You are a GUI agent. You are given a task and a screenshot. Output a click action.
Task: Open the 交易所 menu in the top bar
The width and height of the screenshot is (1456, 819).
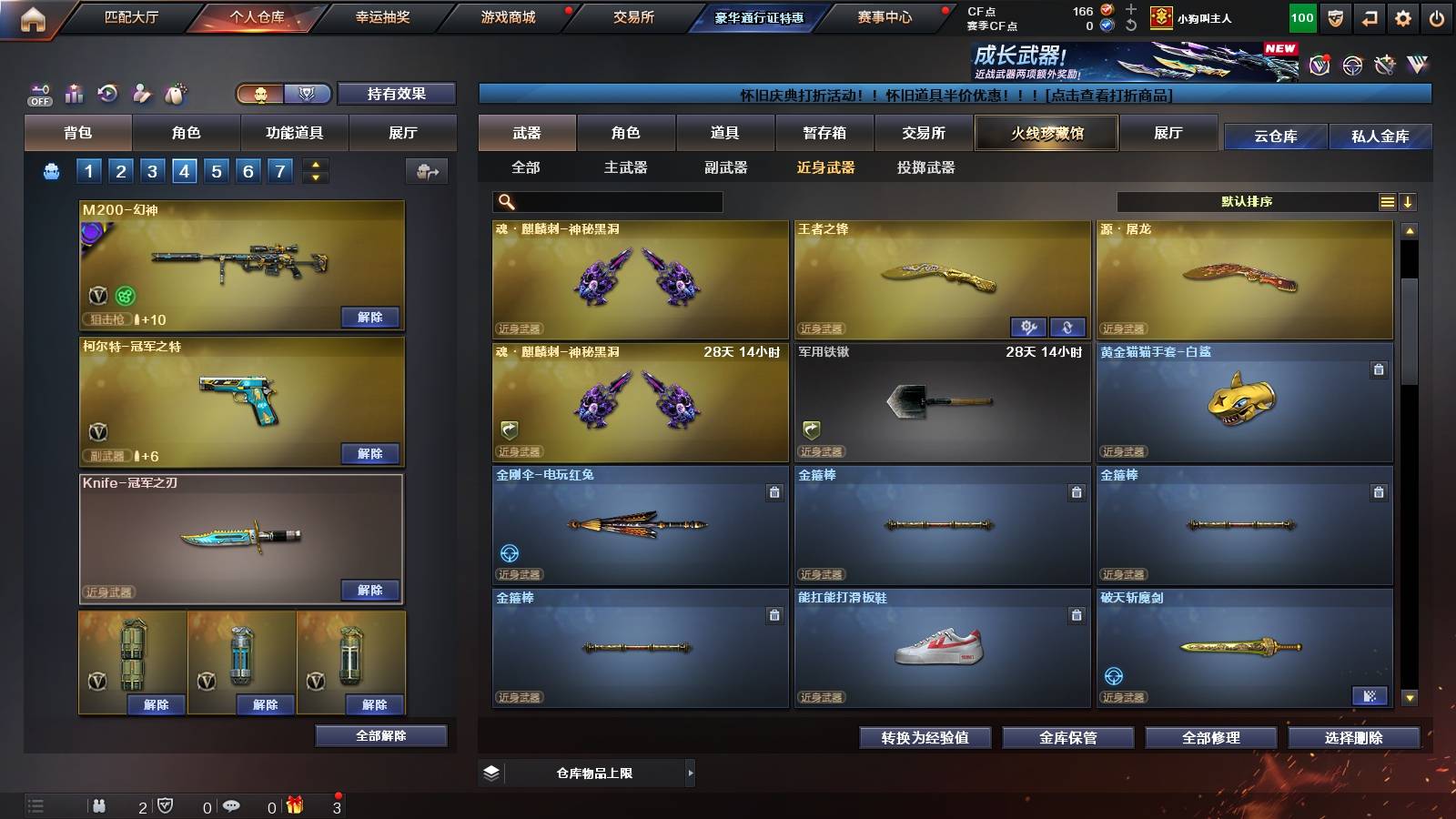point(634,16)
